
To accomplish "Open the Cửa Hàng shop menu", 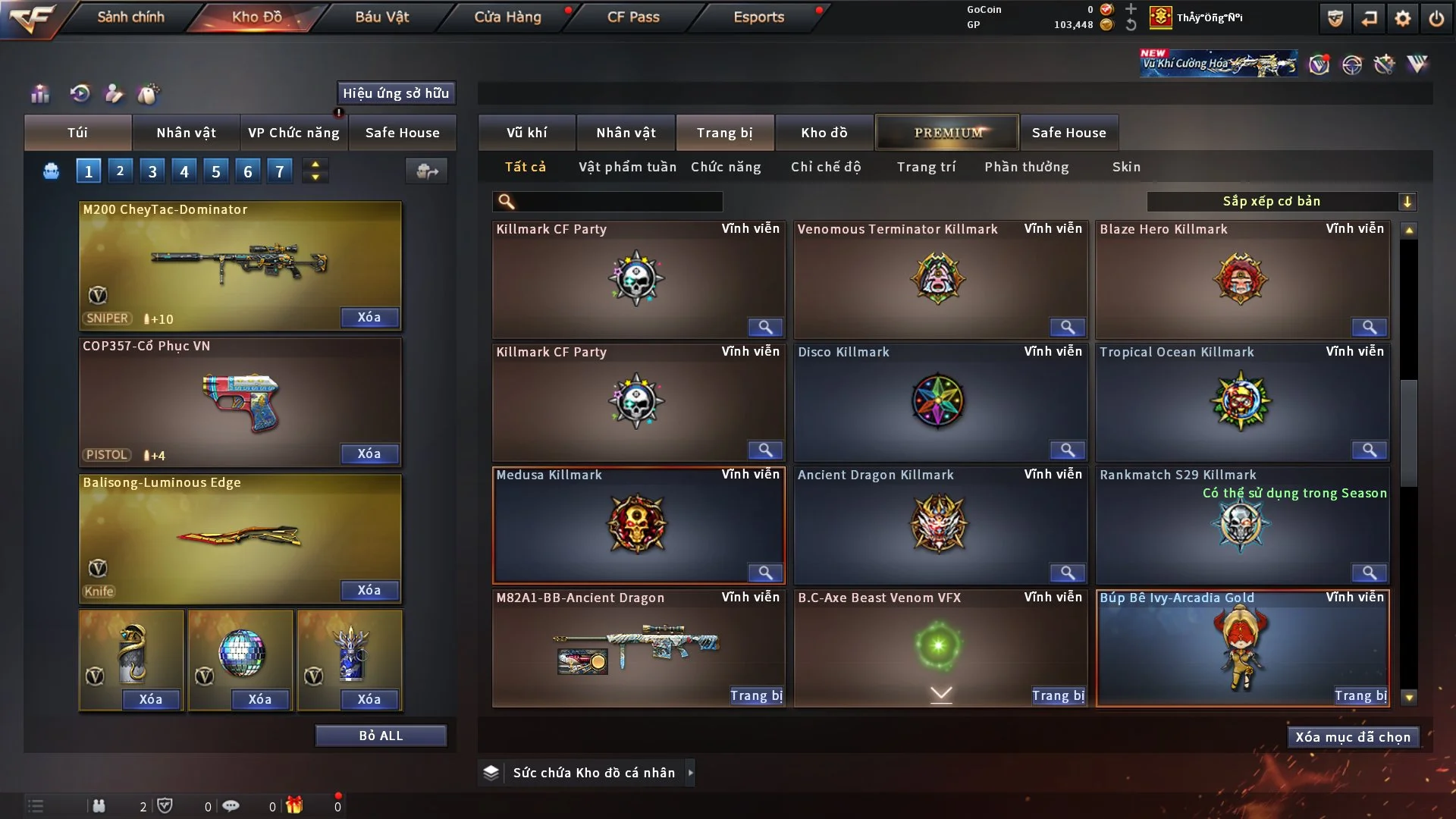I will click(507, 17).
